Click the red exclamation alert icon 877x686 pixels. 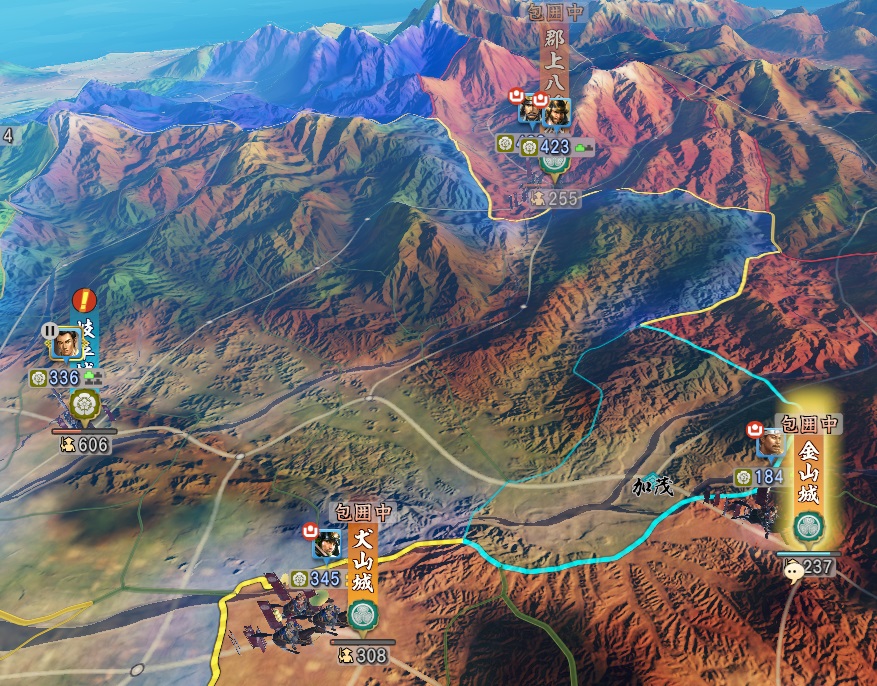pos(84,299)
